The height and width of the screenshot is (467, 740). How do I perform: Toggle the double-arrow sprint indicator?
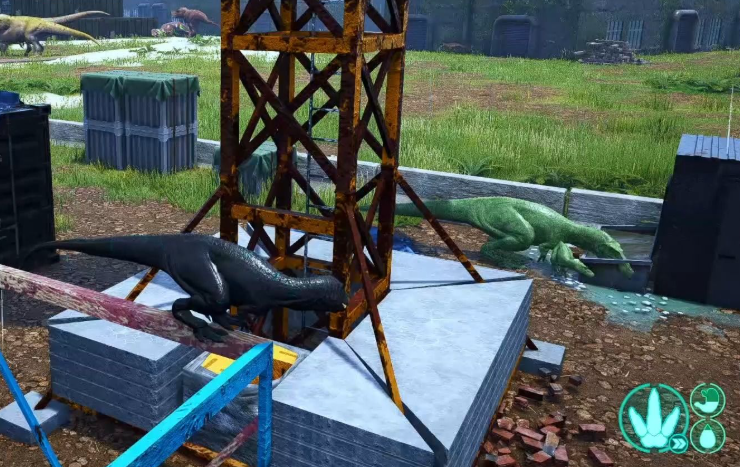click(x=678, y=441)
